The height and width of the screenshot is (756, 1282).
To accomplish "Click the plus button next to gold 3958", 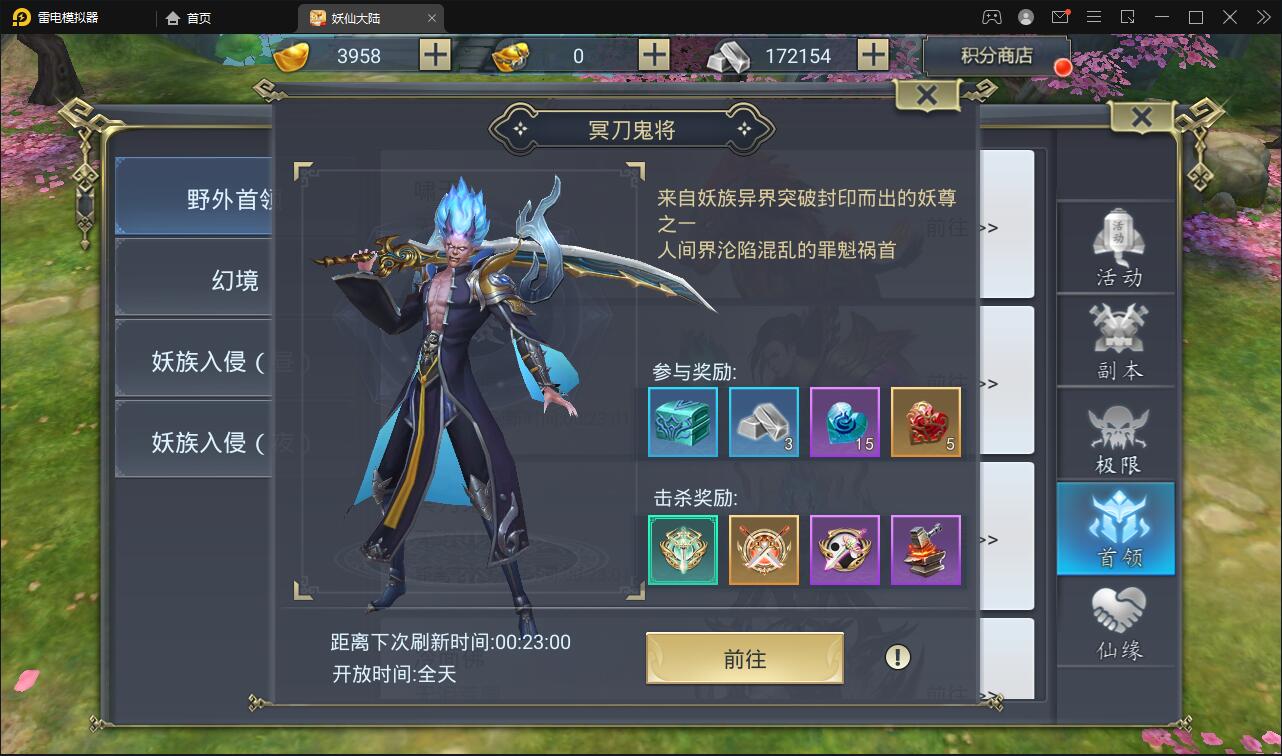I will pyautogui.click(x=434, y=55).
